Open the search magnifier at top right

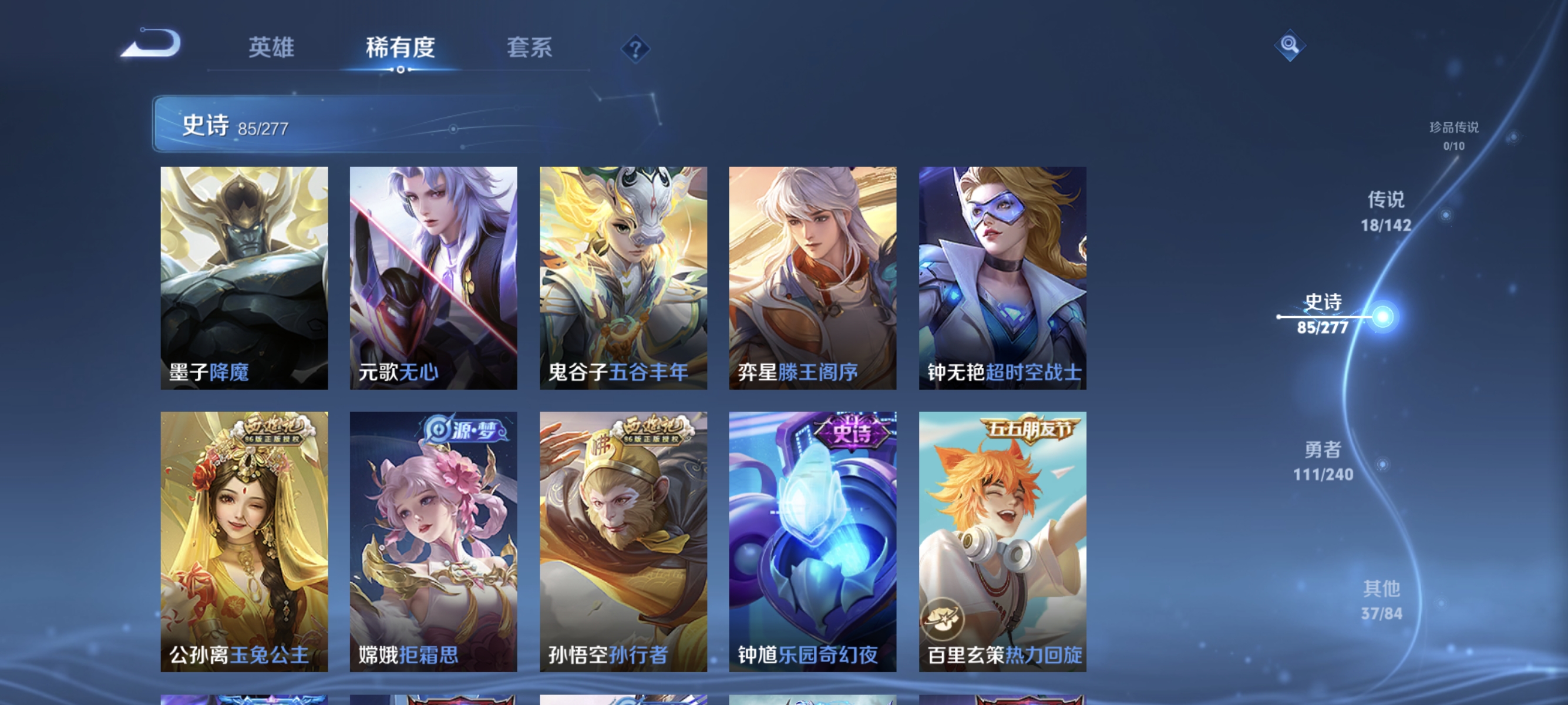(x=1289, y=46)
